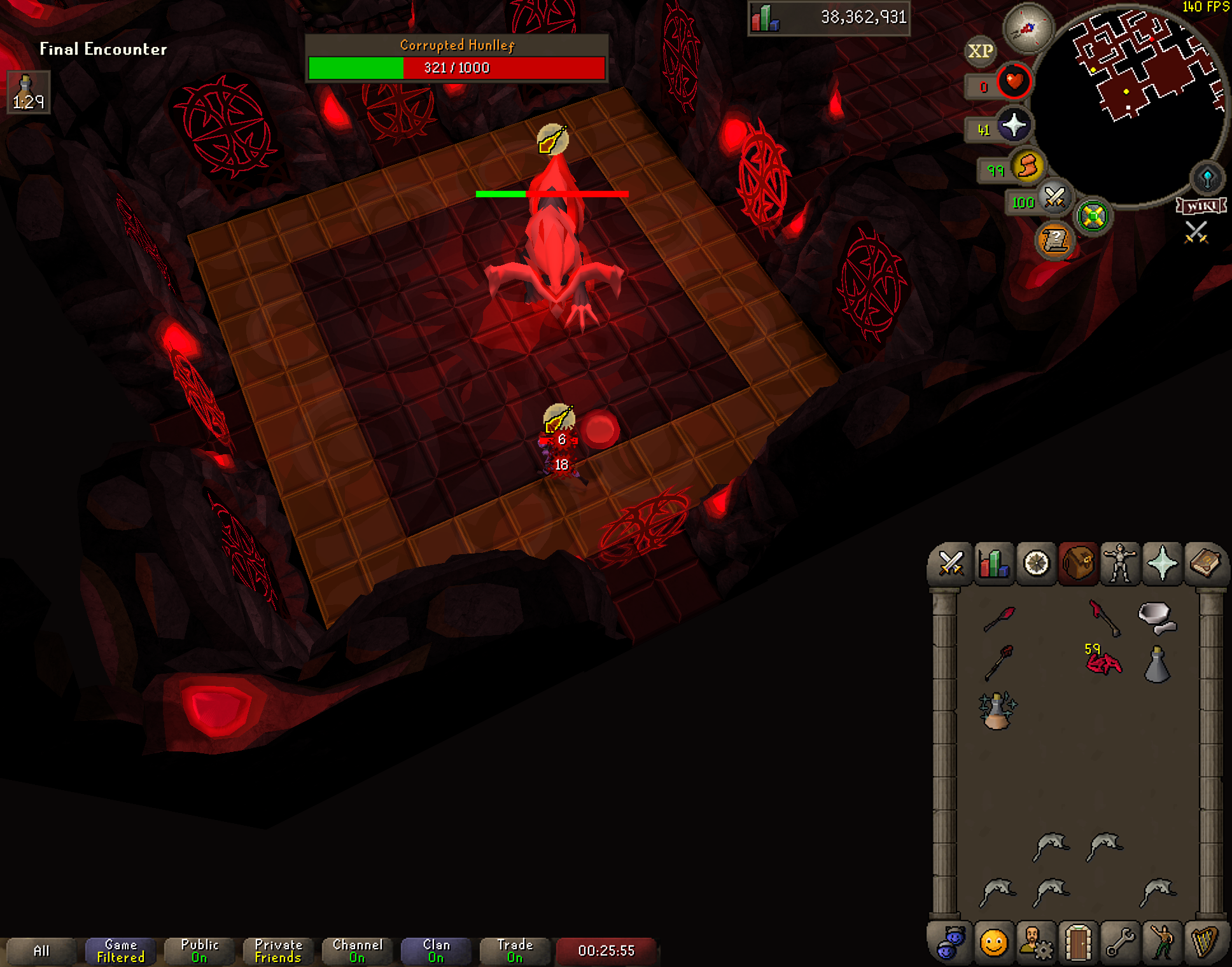
Task: Toggle run using the boot energy orb
Action: (1026, 168)
